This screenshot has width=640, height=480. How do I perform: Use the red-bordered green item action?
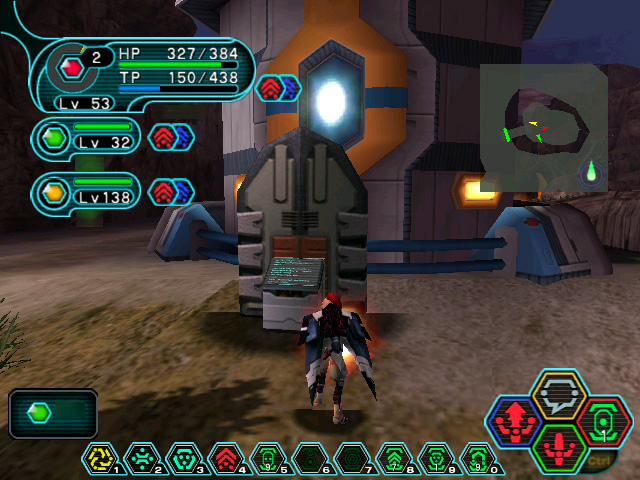click(604, 421)
